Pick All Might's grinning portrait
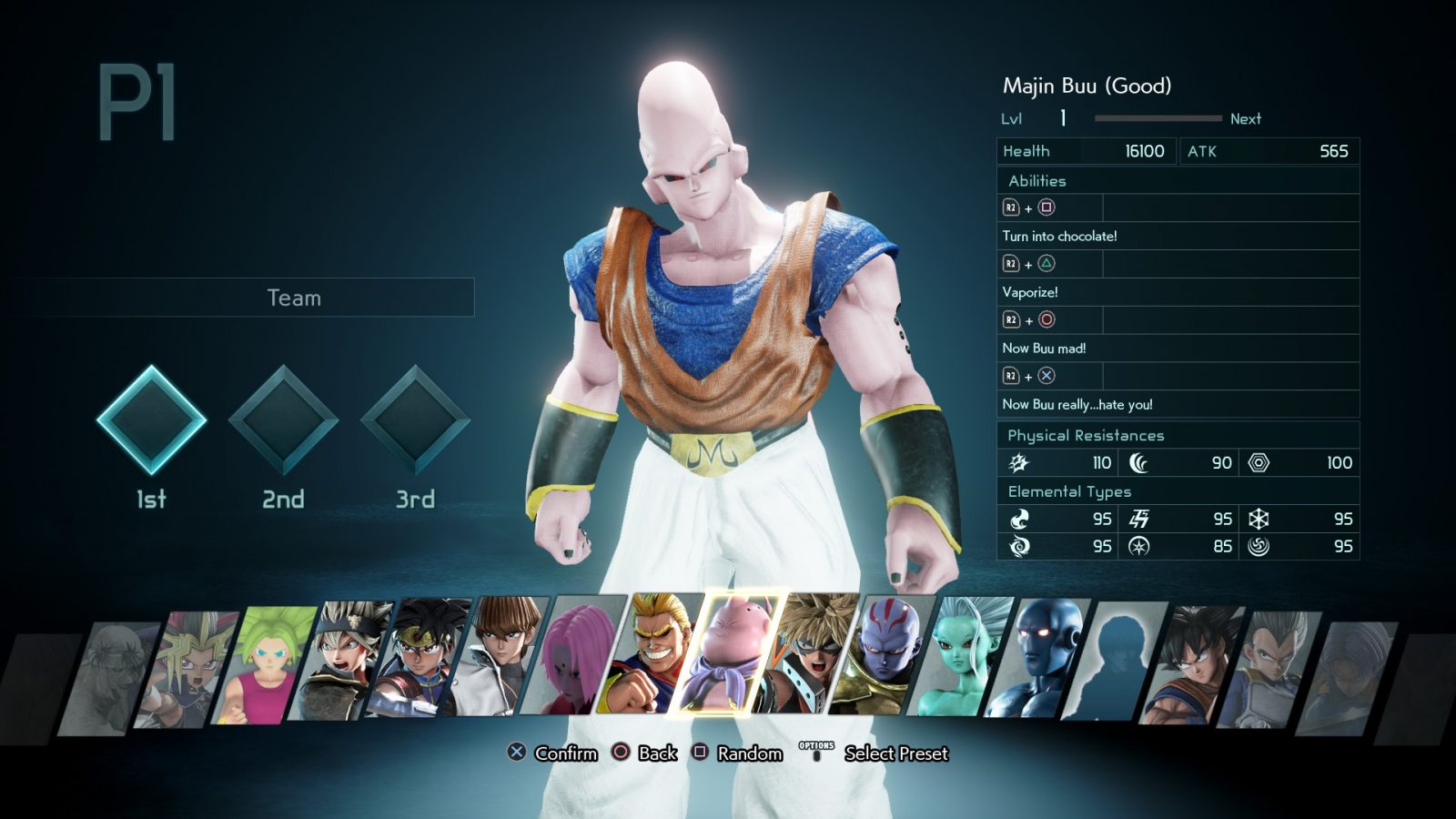 (652, 652)
